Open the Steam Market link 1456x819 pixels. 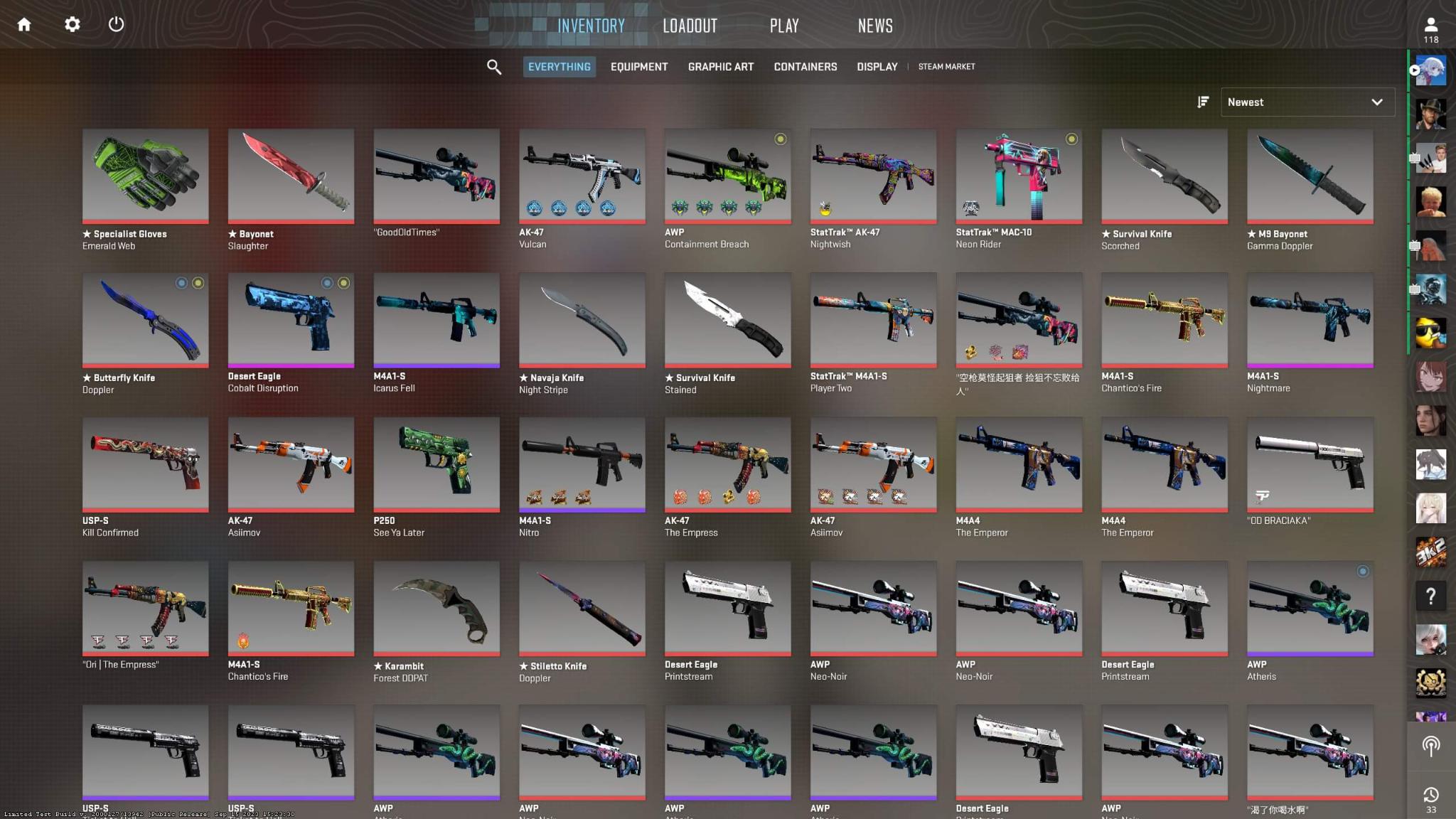[946, 67]
